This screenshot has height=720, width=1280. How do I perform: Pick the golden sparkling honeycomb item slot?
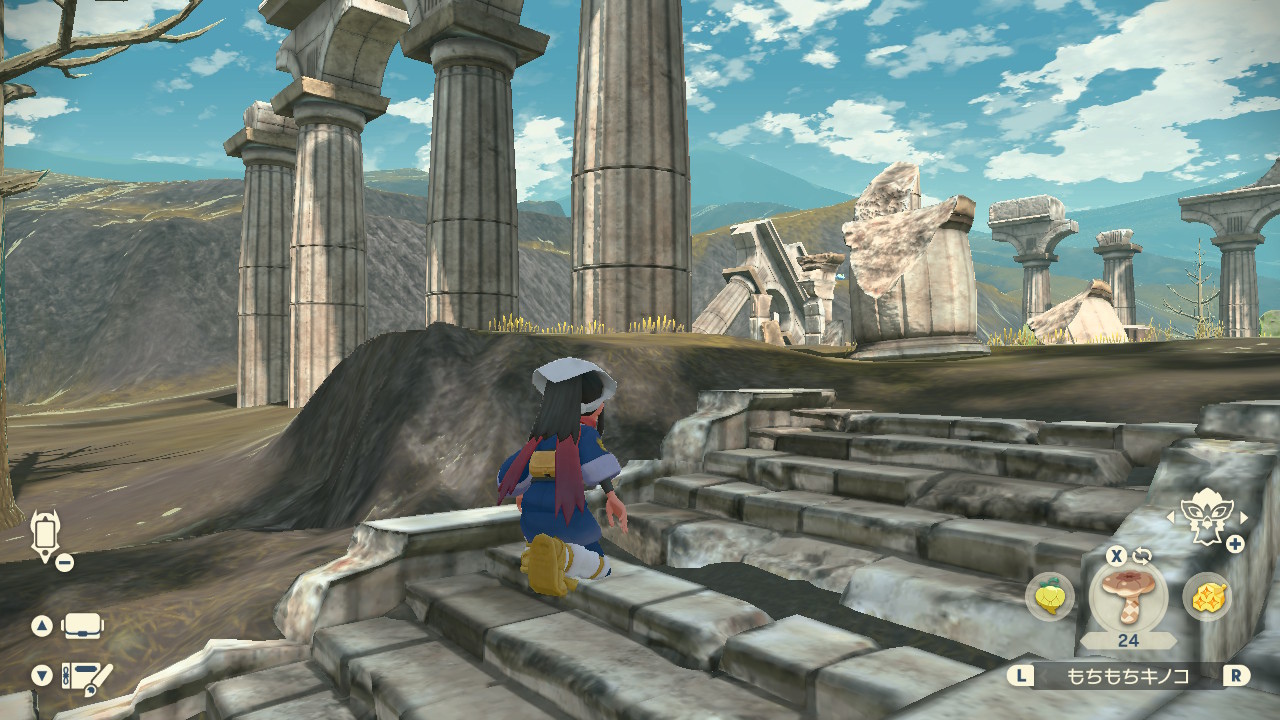click(x=1206, y=597)
